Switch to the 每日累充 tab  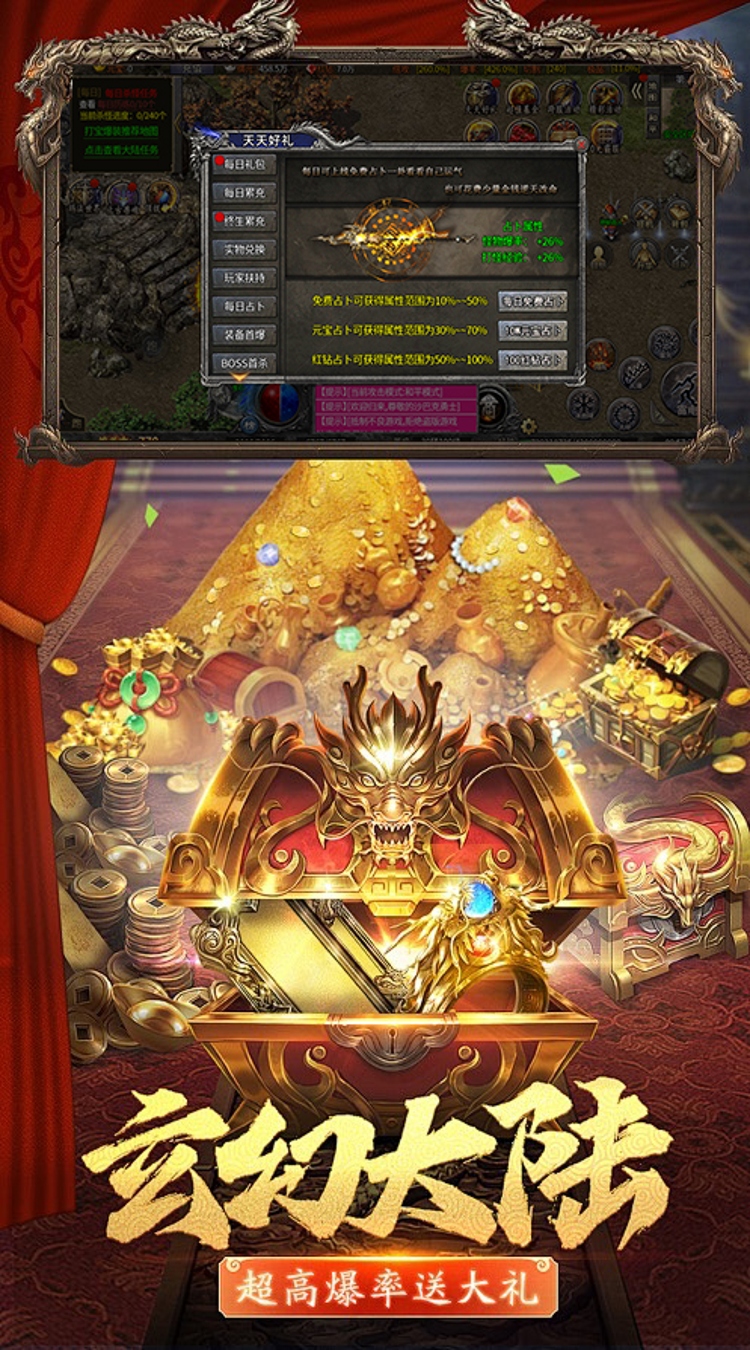pyautogui.click(x=244, y=192)
